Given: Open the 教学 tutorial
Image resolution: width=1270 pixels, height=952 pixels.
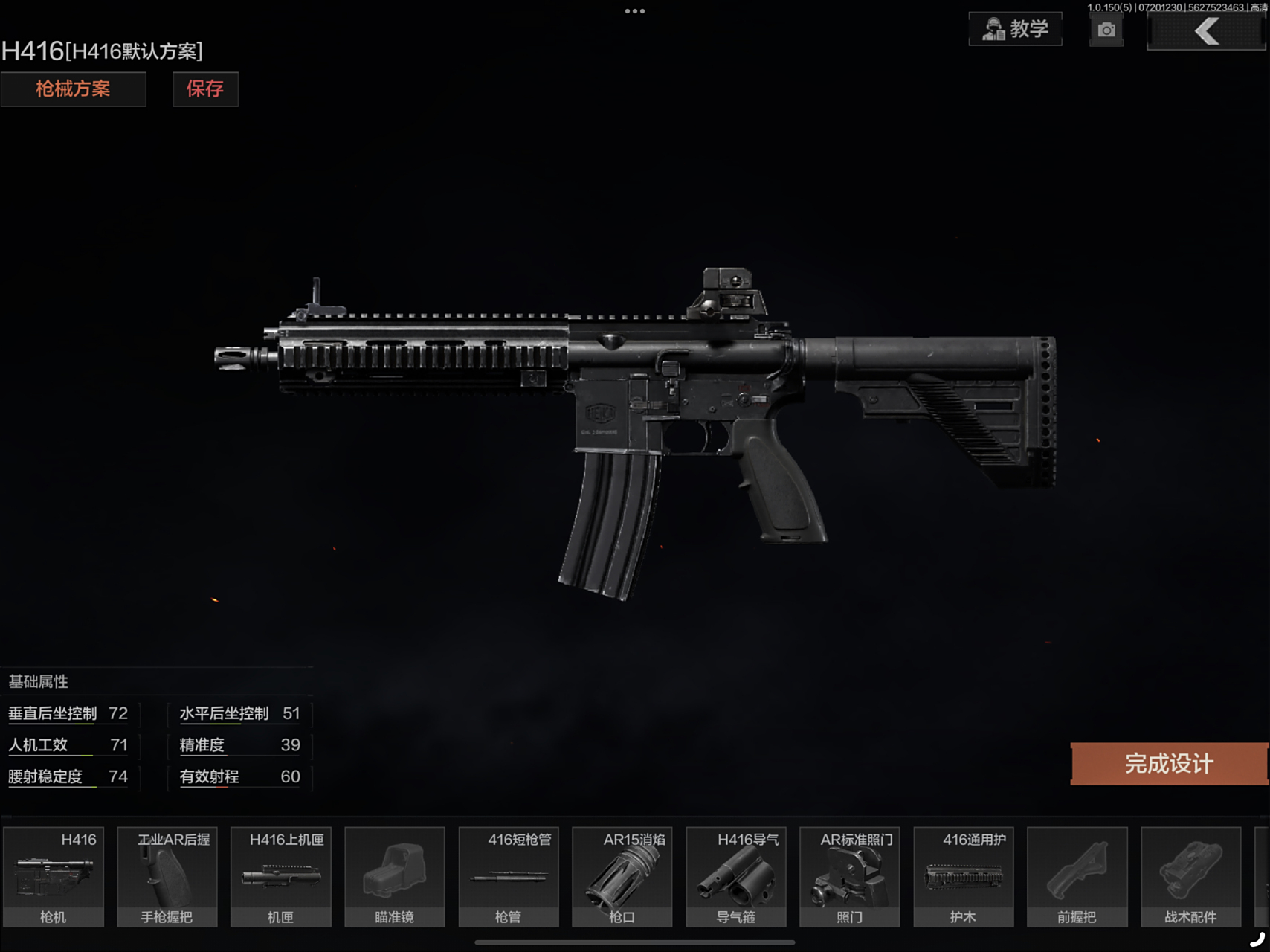Looking at the screenshot, I should pos(1015,30).
